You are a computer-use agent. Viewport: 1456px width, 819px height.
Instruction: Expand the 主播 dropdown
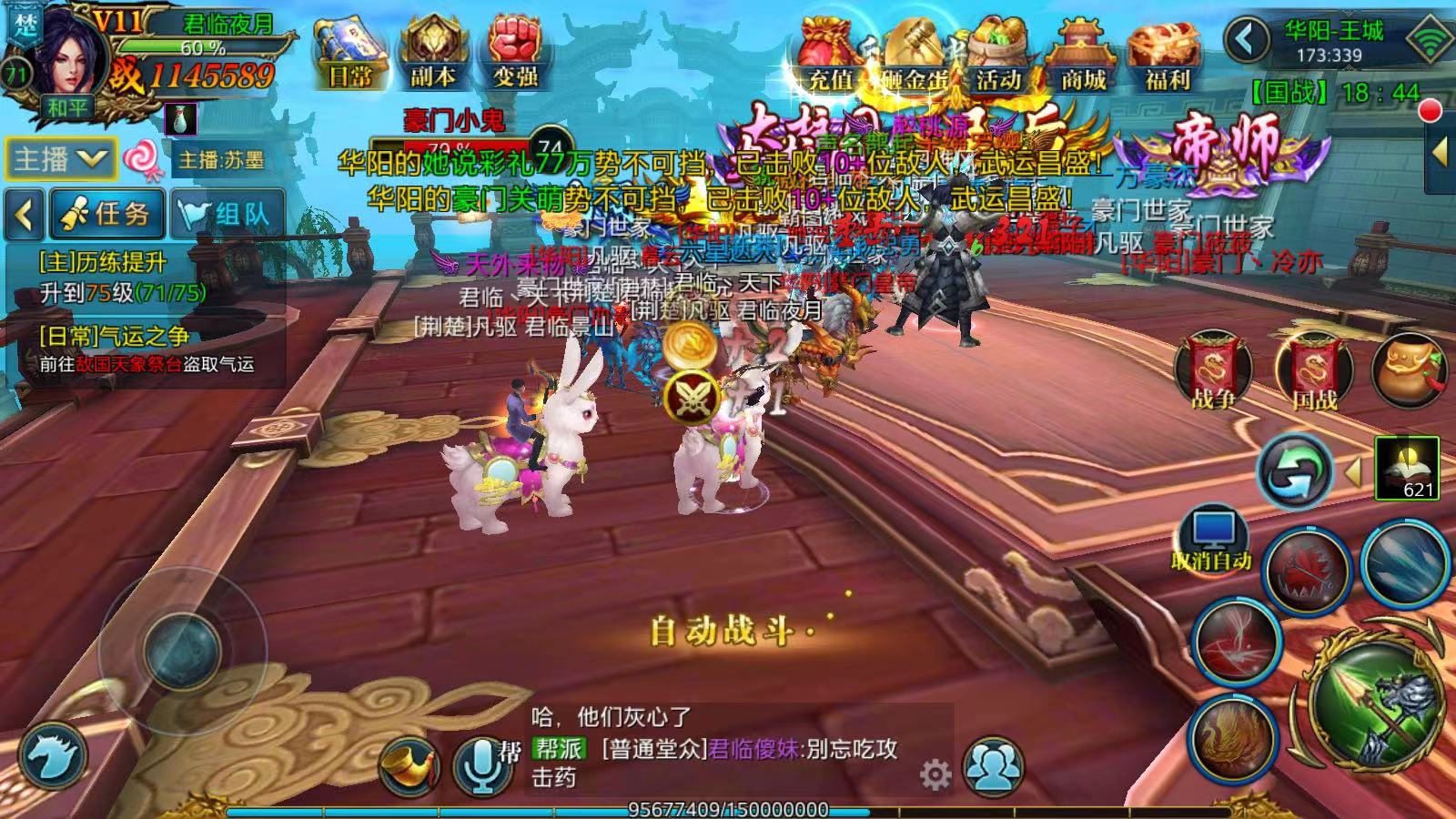[x=60, y=160]
